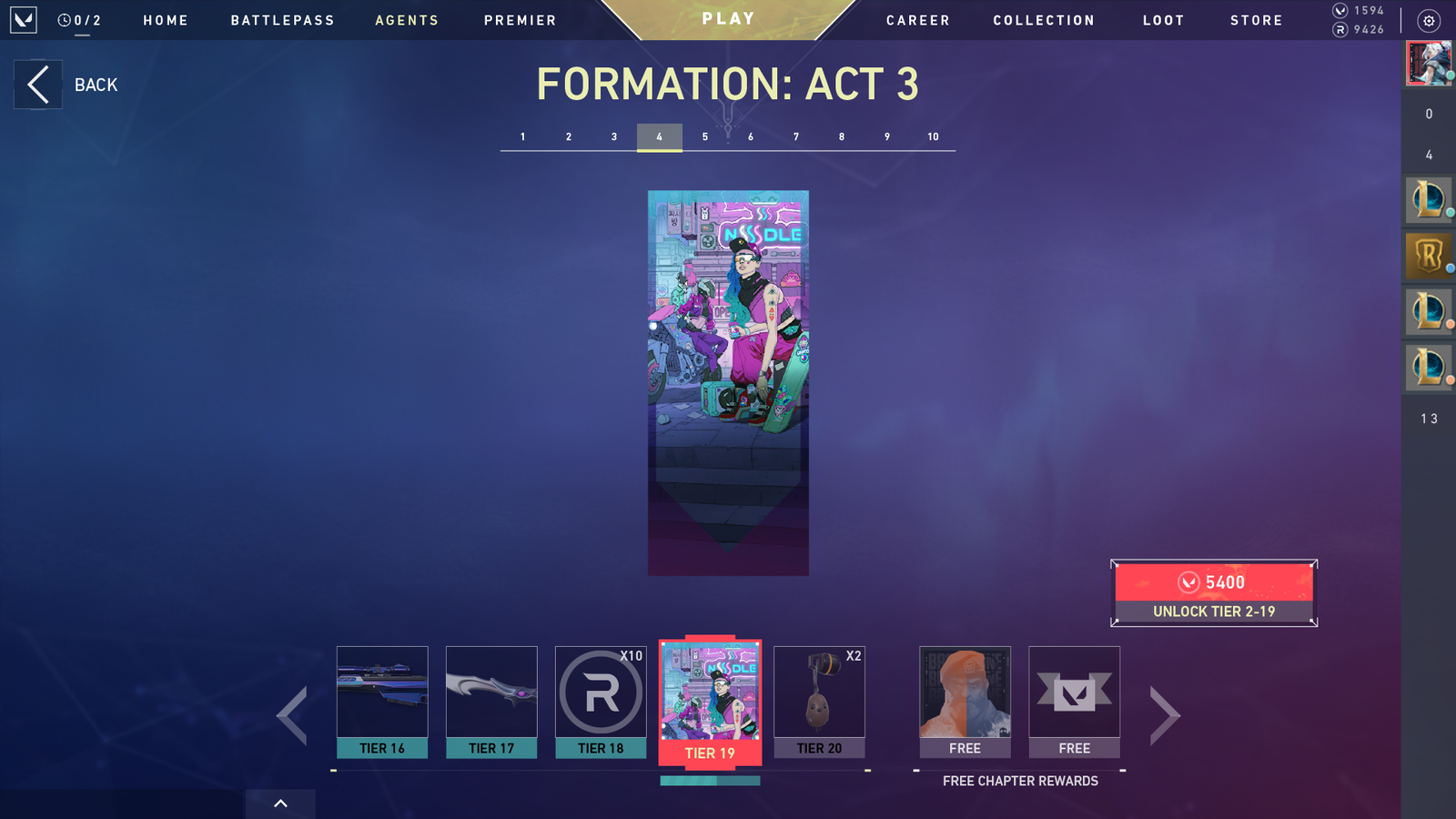Screen dimensions: 1456x819
Task: Jump to chapter 7 on the chapter progress bar
Action: coord(795,136)
